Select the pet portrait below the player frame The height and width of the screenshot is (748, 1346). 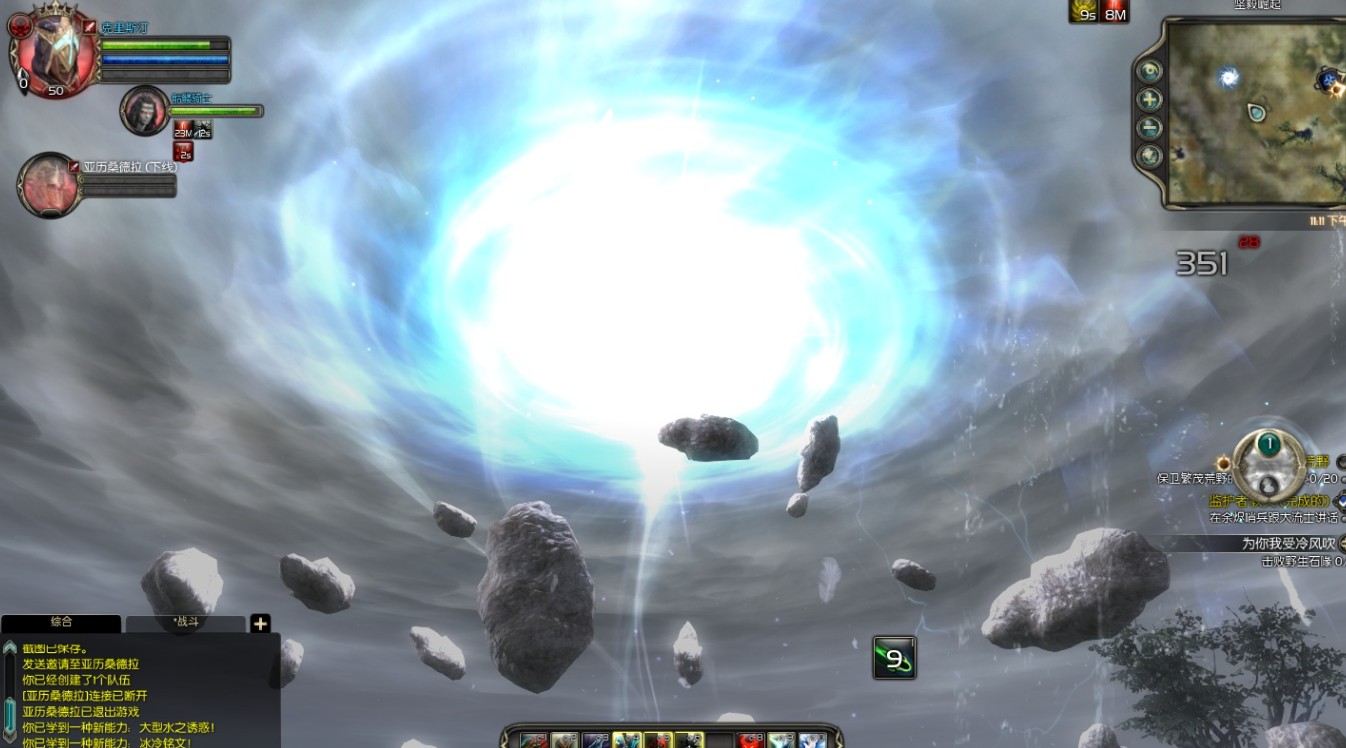pos(144,109)
